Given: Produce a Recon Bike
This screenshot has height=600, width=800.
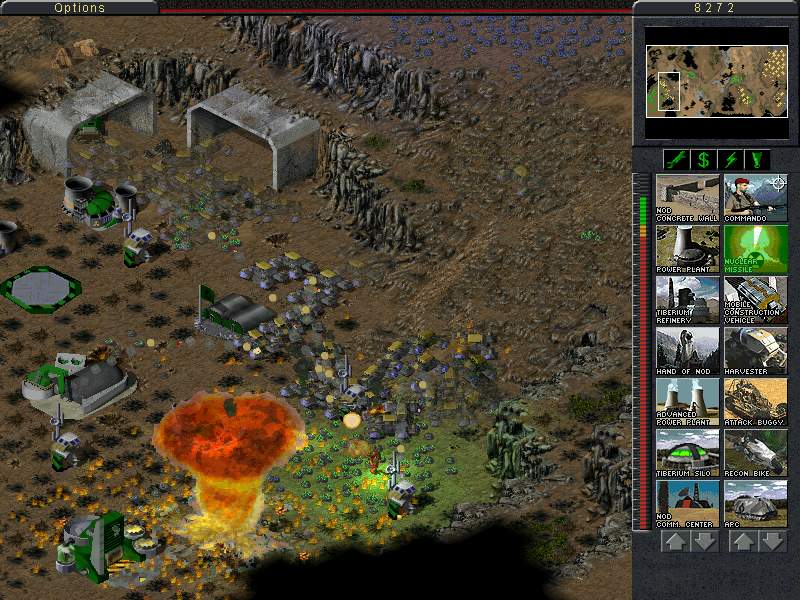Looking at the screenshot, I should [x=755, y=453].
